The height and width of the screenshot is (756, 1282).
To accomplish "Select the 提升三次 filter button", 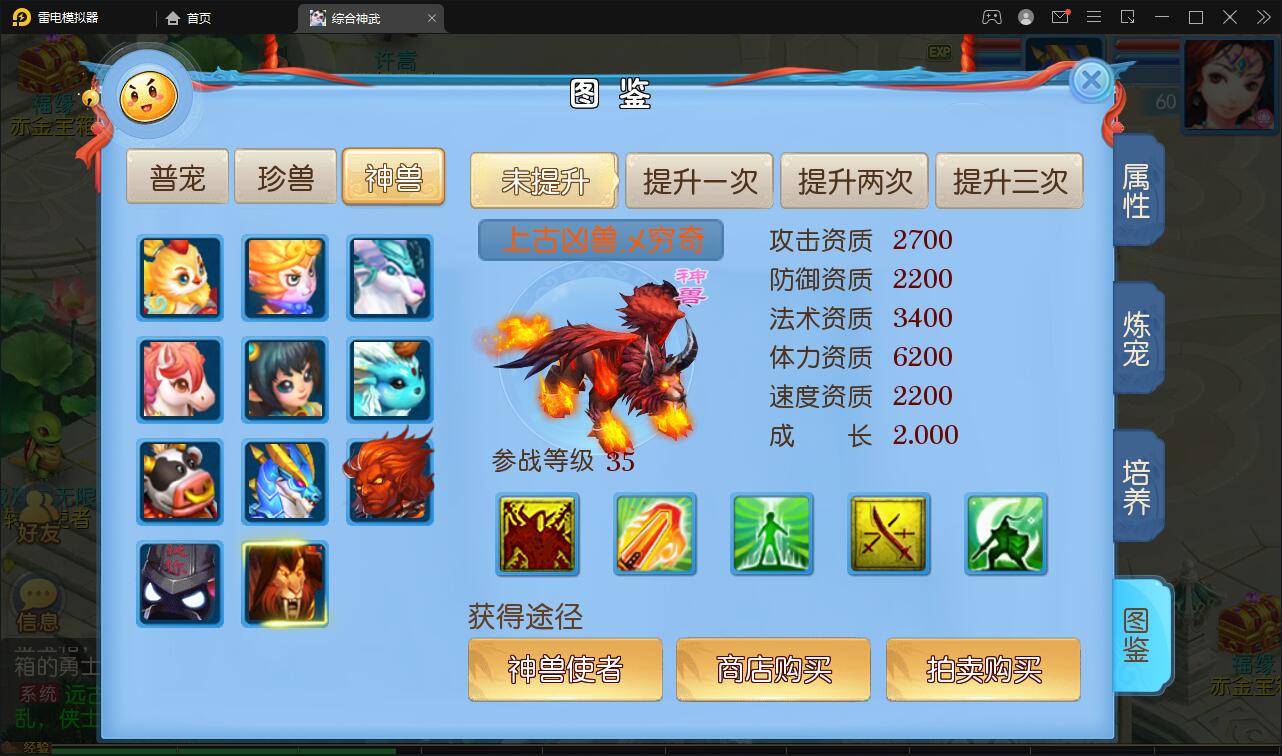I will coord(1009,180).
